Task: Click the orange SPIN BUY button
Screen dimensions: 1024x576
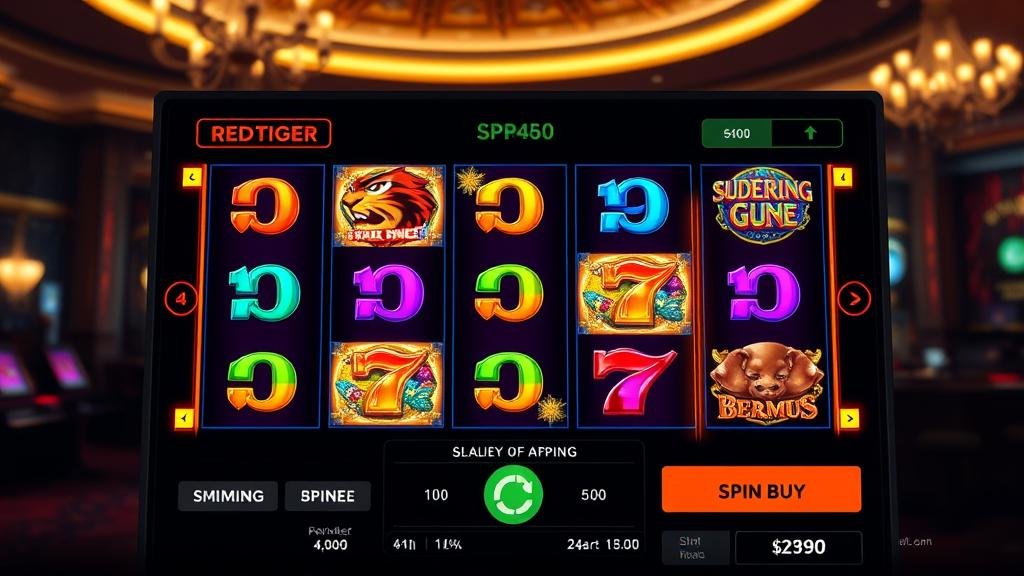Action: pos(761,490)
